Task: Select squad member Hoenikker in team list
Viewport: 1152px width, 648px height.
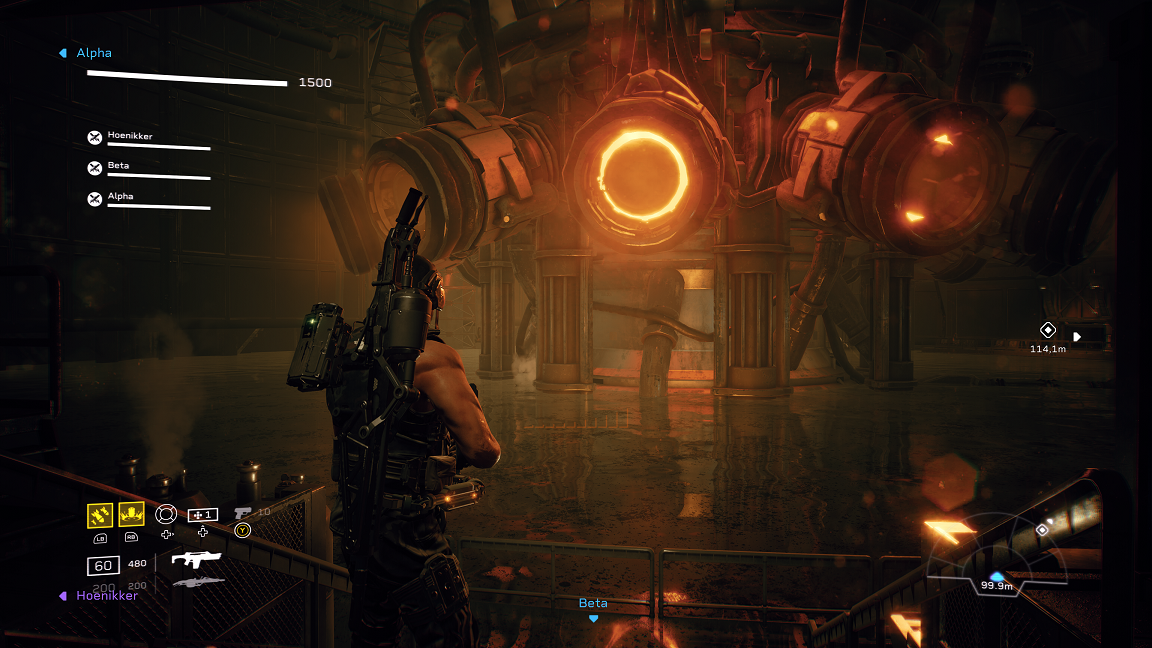Action: 130,136
